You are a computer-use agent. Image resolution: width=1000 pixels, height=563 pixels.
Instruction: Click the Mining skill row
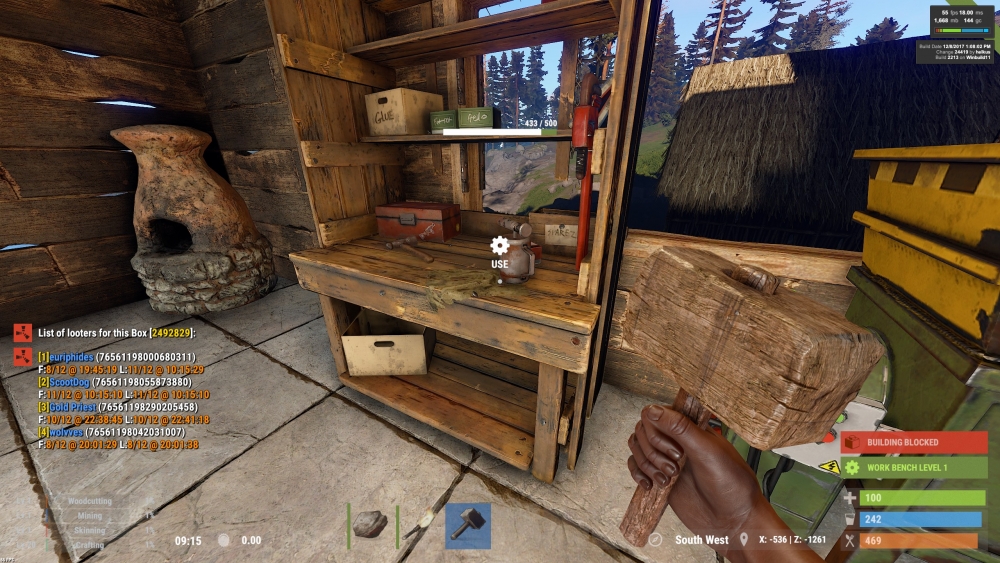(90, 516)
